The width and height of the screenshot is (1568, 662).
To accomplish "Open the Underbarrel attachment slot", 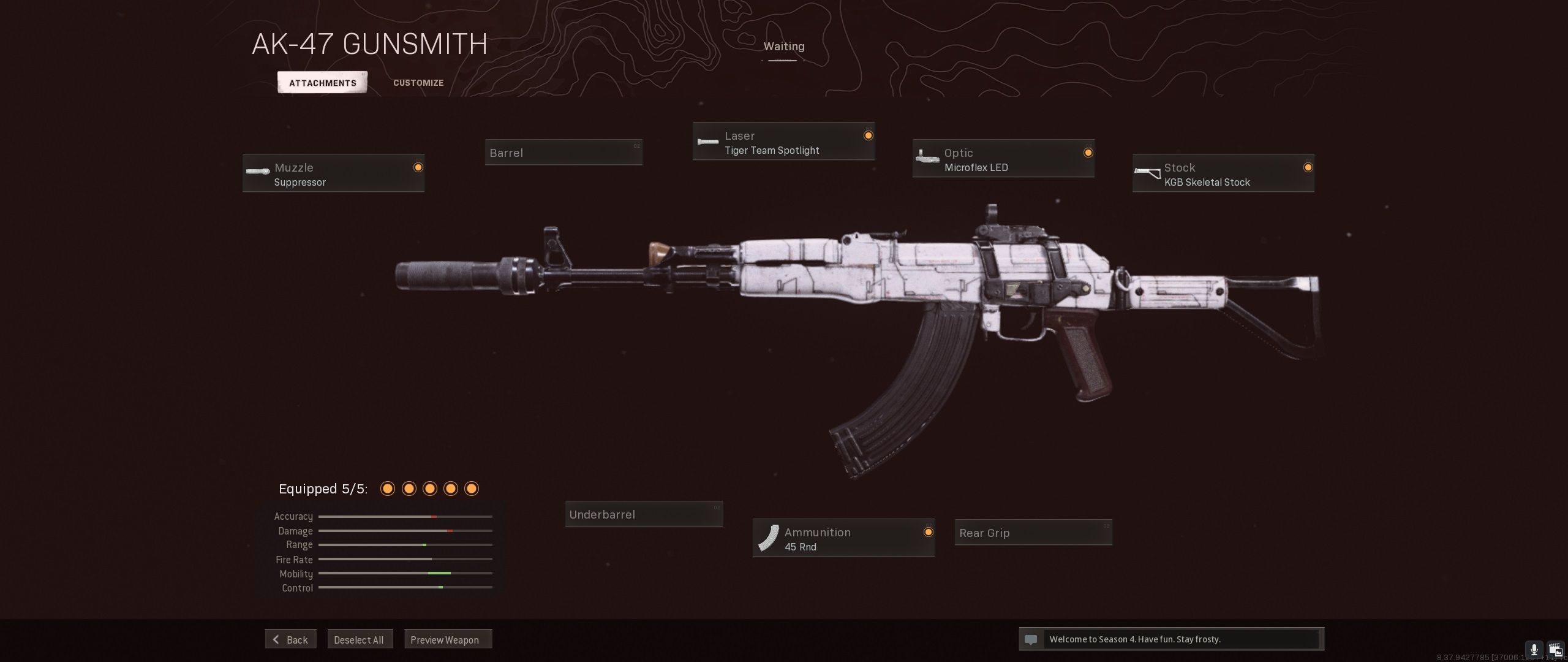I will 644,514.
